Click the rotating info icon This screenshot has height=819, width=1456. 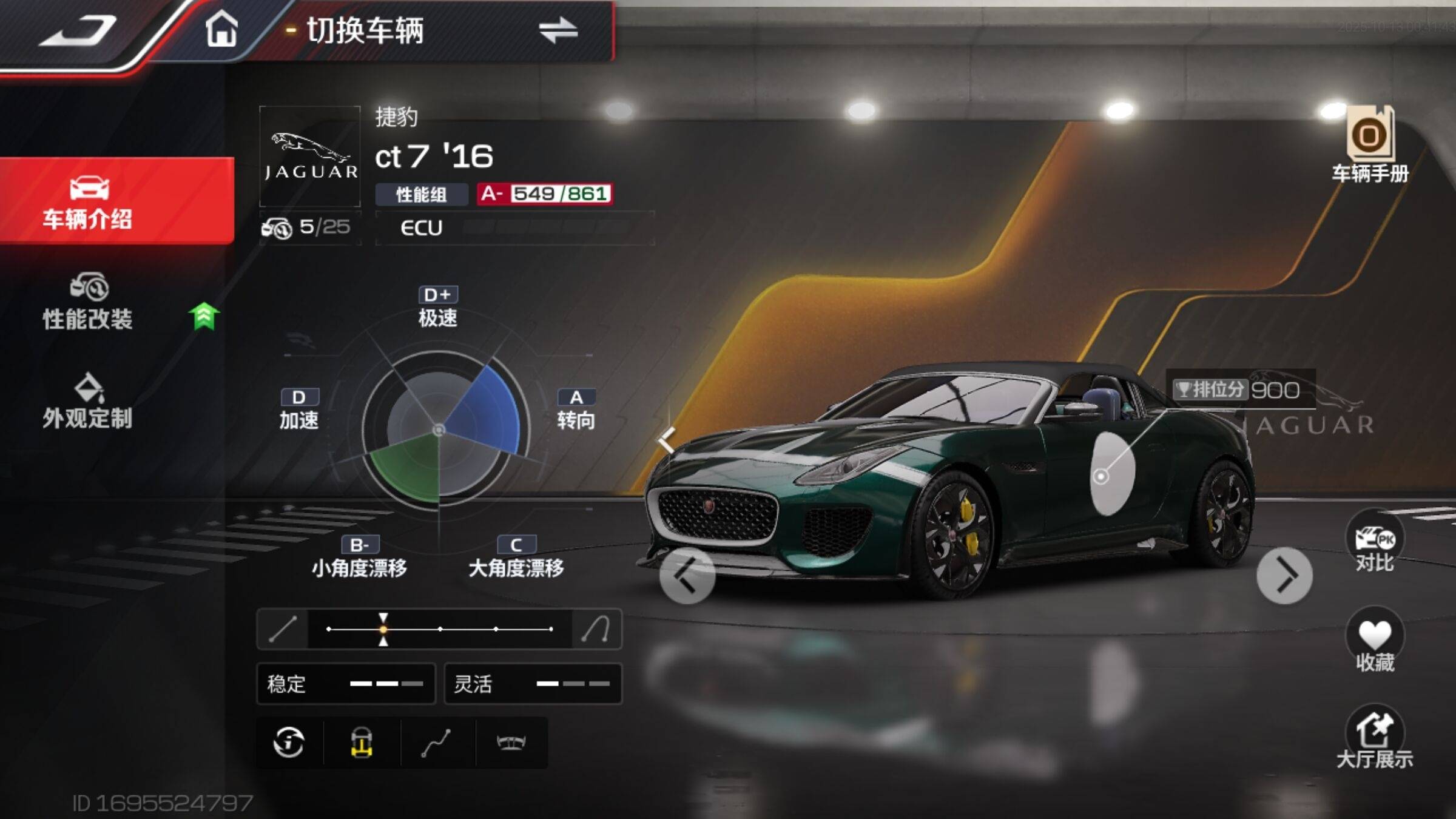point(289,743)
